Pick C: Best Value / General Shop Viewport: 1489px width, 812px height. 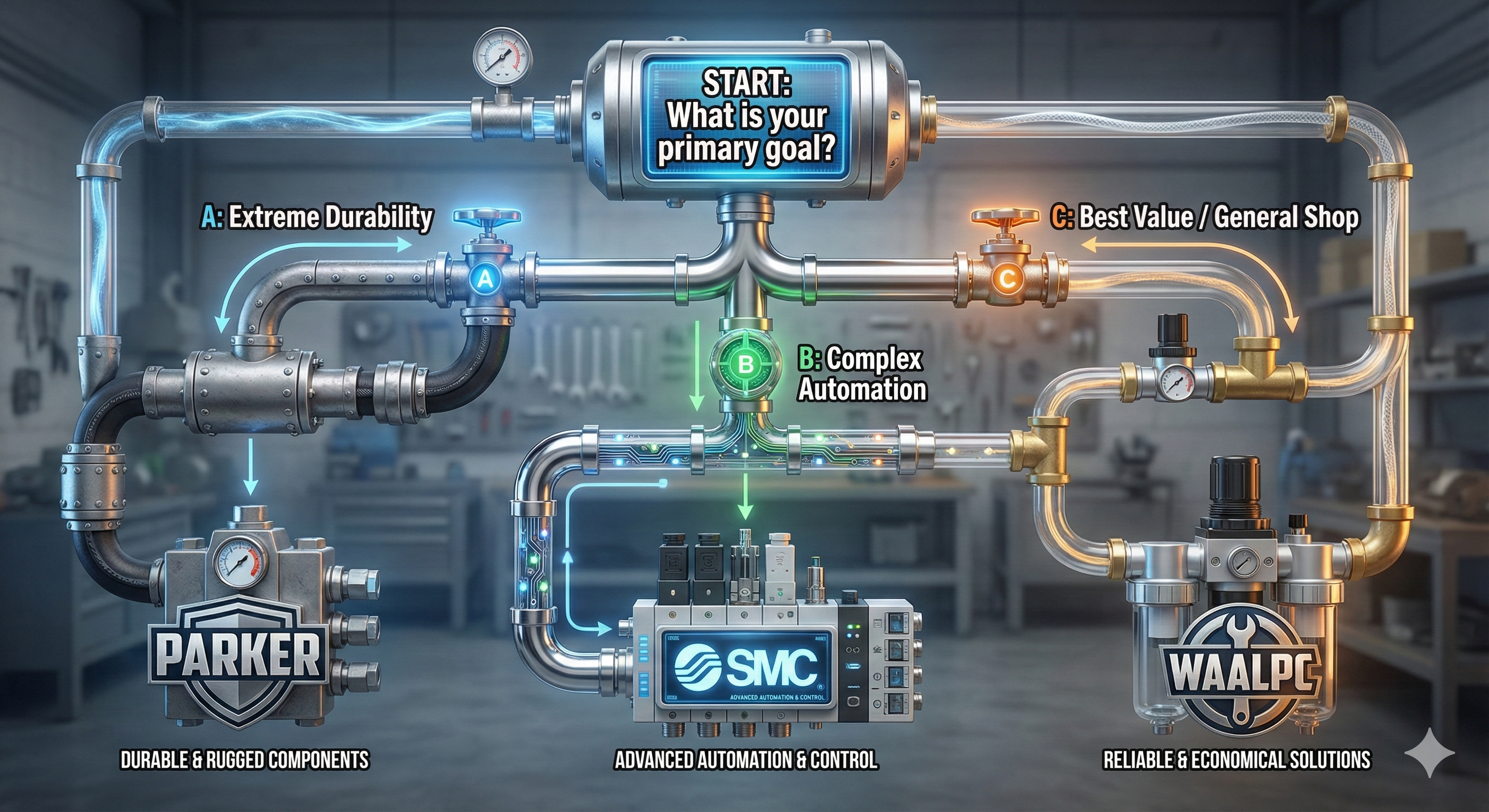click(x=1205, y=218)
